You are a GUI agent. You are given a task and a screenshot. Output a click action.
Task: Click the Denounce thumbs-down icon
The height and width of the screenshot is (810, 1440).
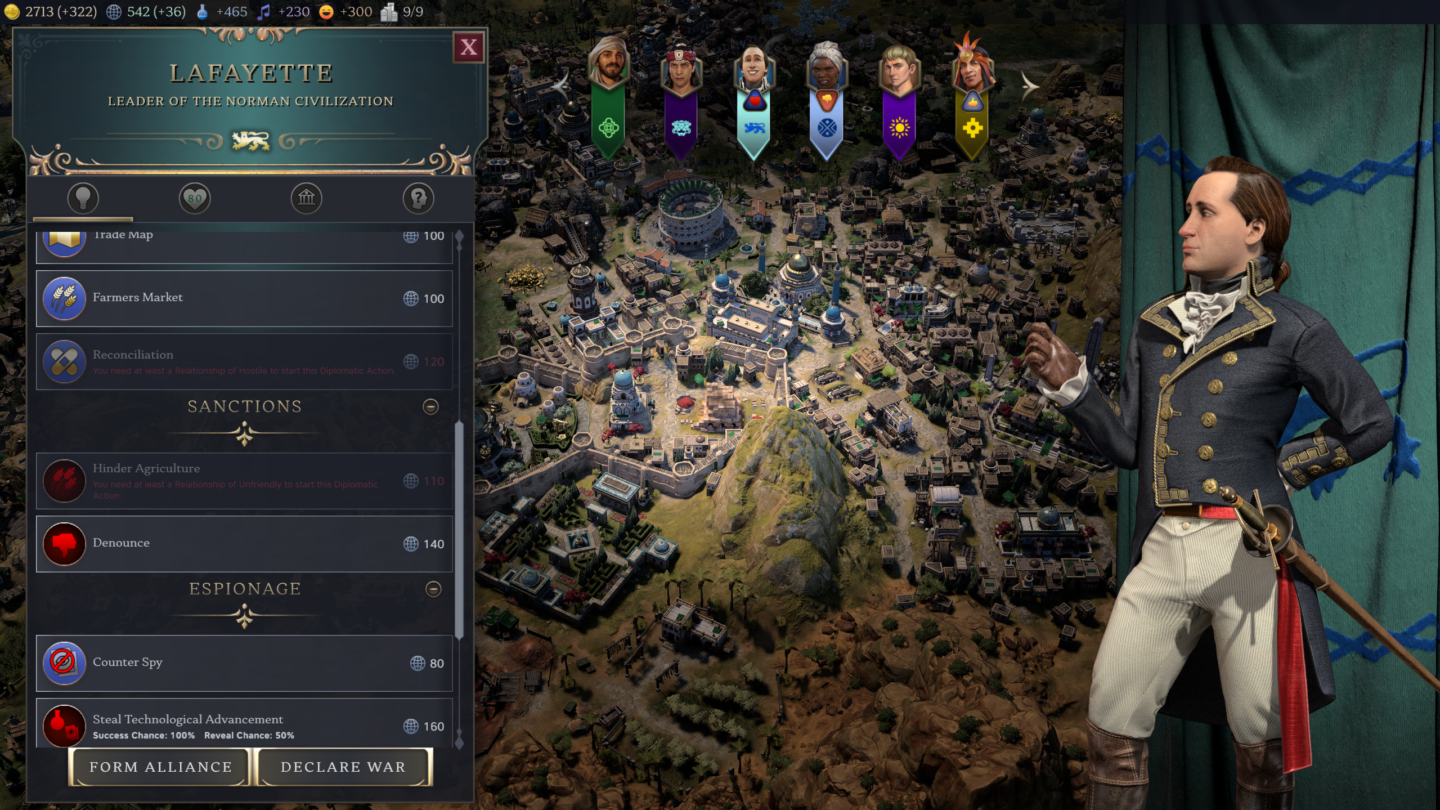click(x=63, y=544)
